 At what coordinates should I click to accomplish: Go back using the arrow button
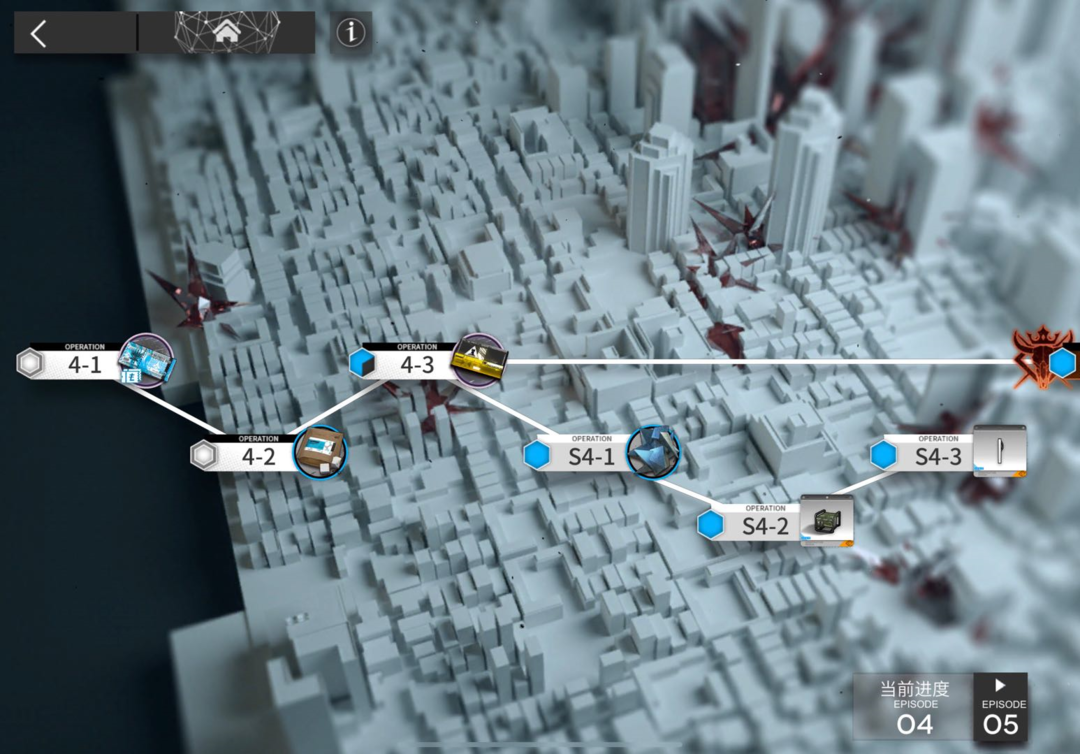coord(39,34)
